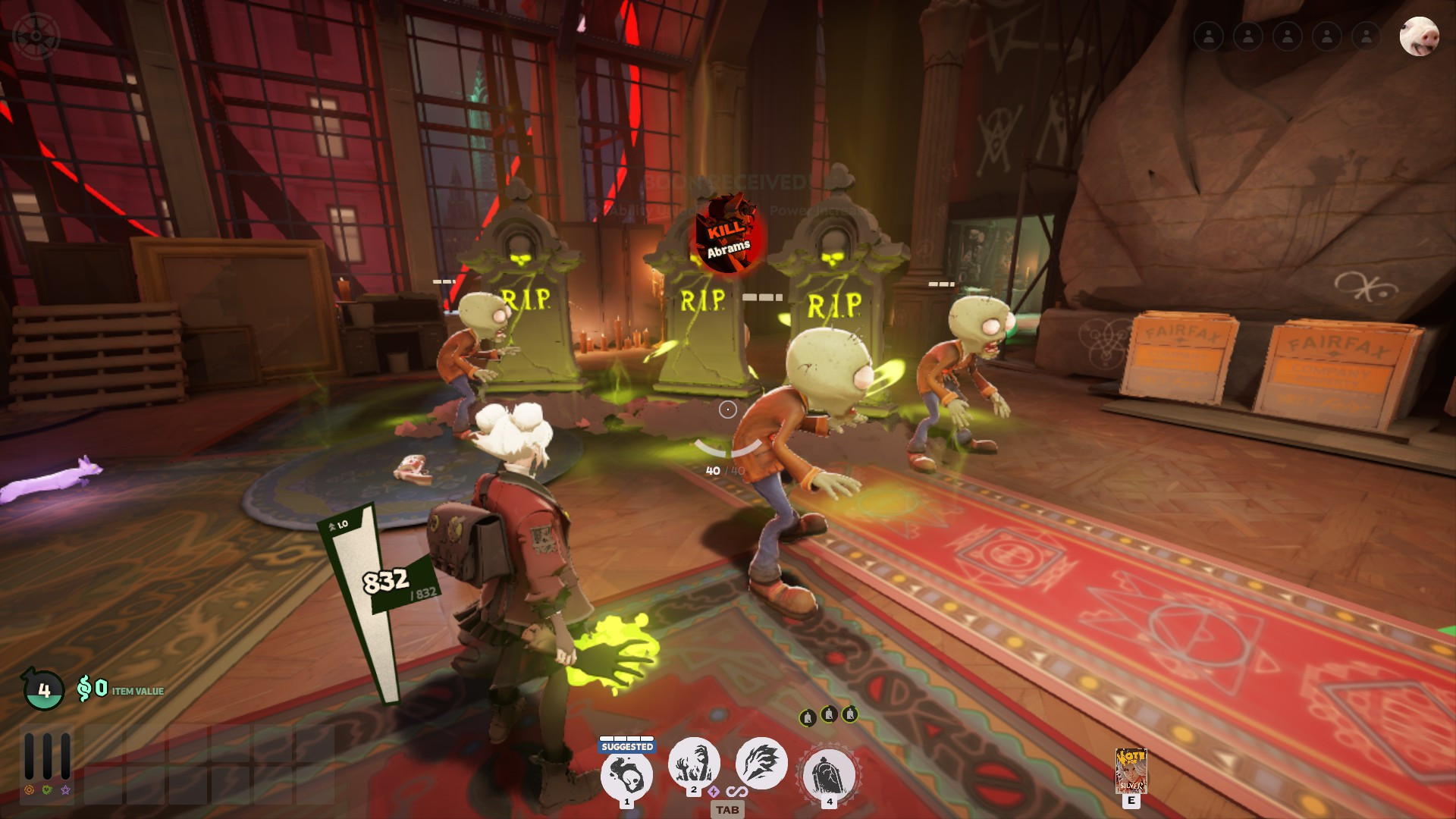This screenshot has height=819, width=1456.
Task: Click the flask icon showing 4
Action: click(x=44, y=689)
